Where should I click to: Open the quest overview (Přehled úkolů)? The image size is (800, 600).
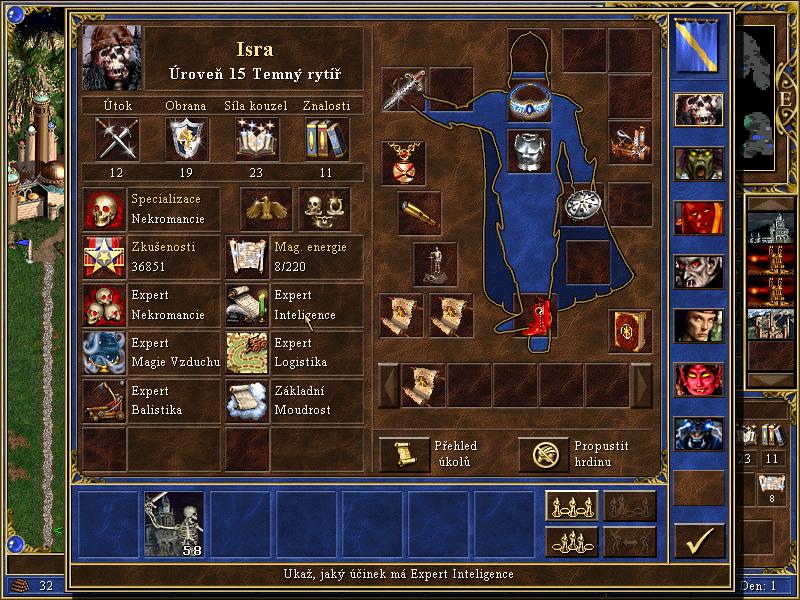click(404, 454)
